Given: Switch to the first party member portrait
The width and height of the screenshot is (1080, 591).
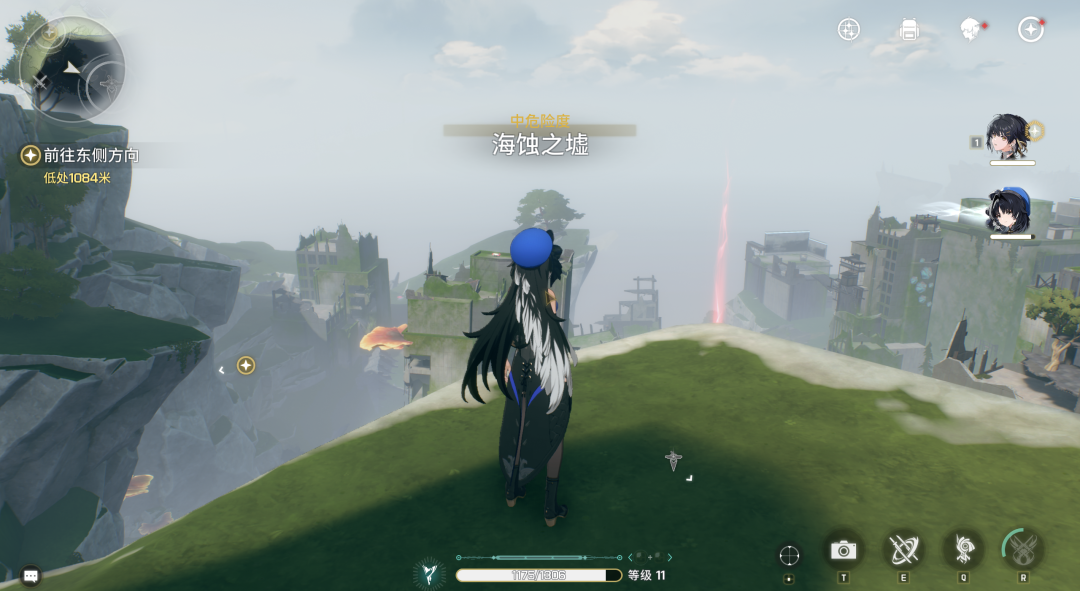Looking at the screenshot, I should (1008, 136).
